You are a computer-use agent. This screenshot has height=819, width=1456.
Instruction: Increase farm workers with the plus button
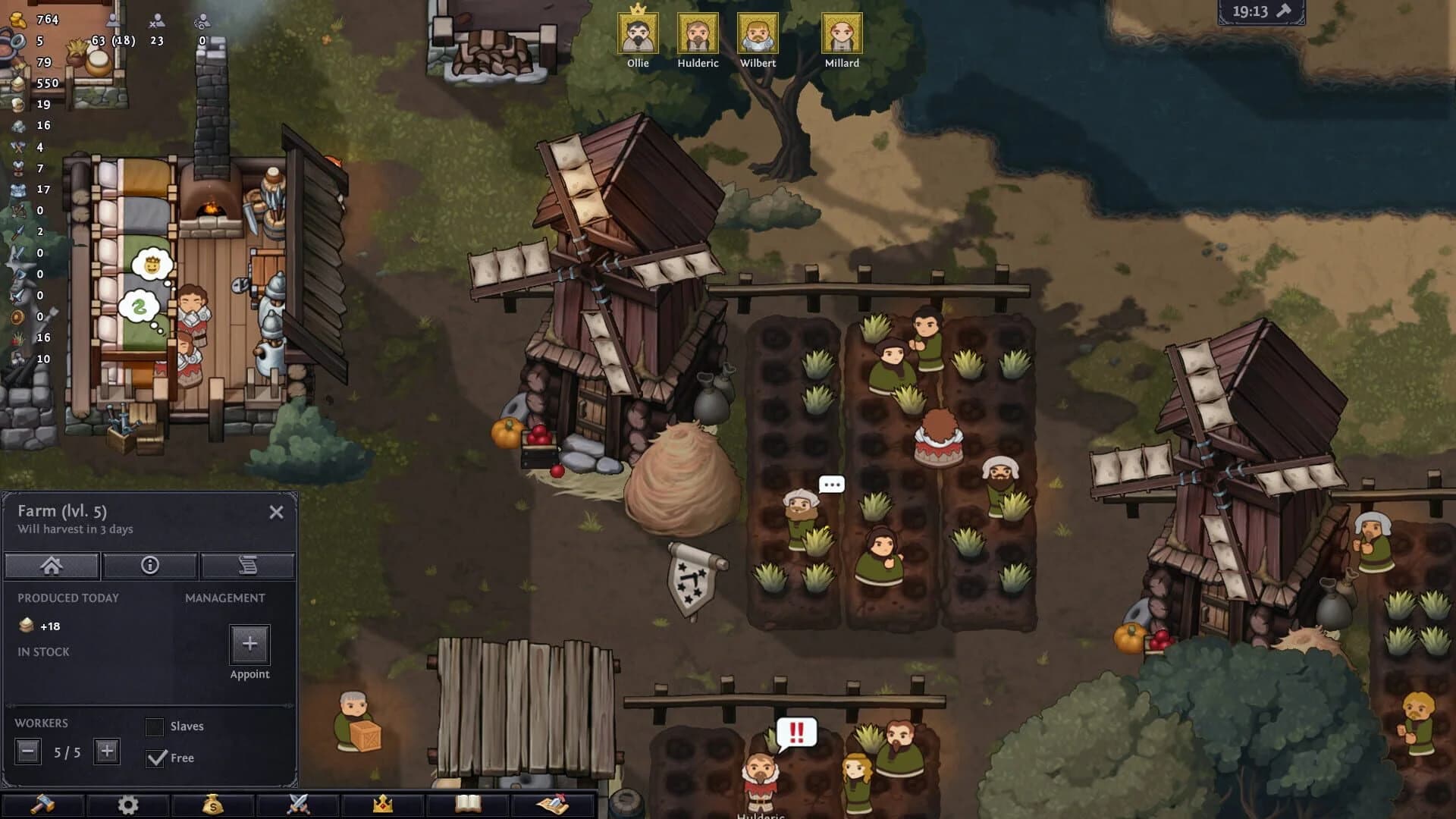107,752
